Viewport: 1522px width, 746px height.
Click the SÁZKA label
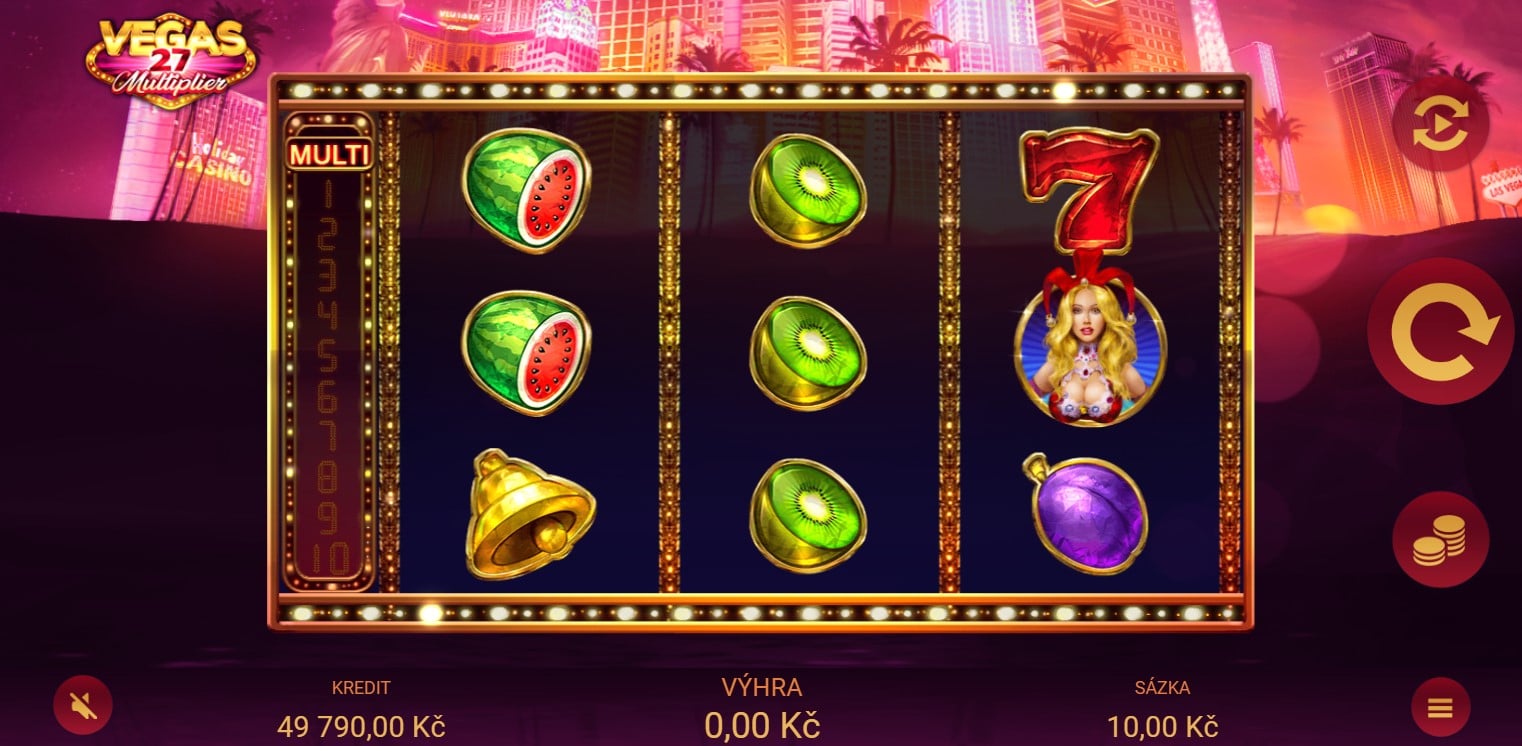pyautogui.click(x=1163, y=687)
